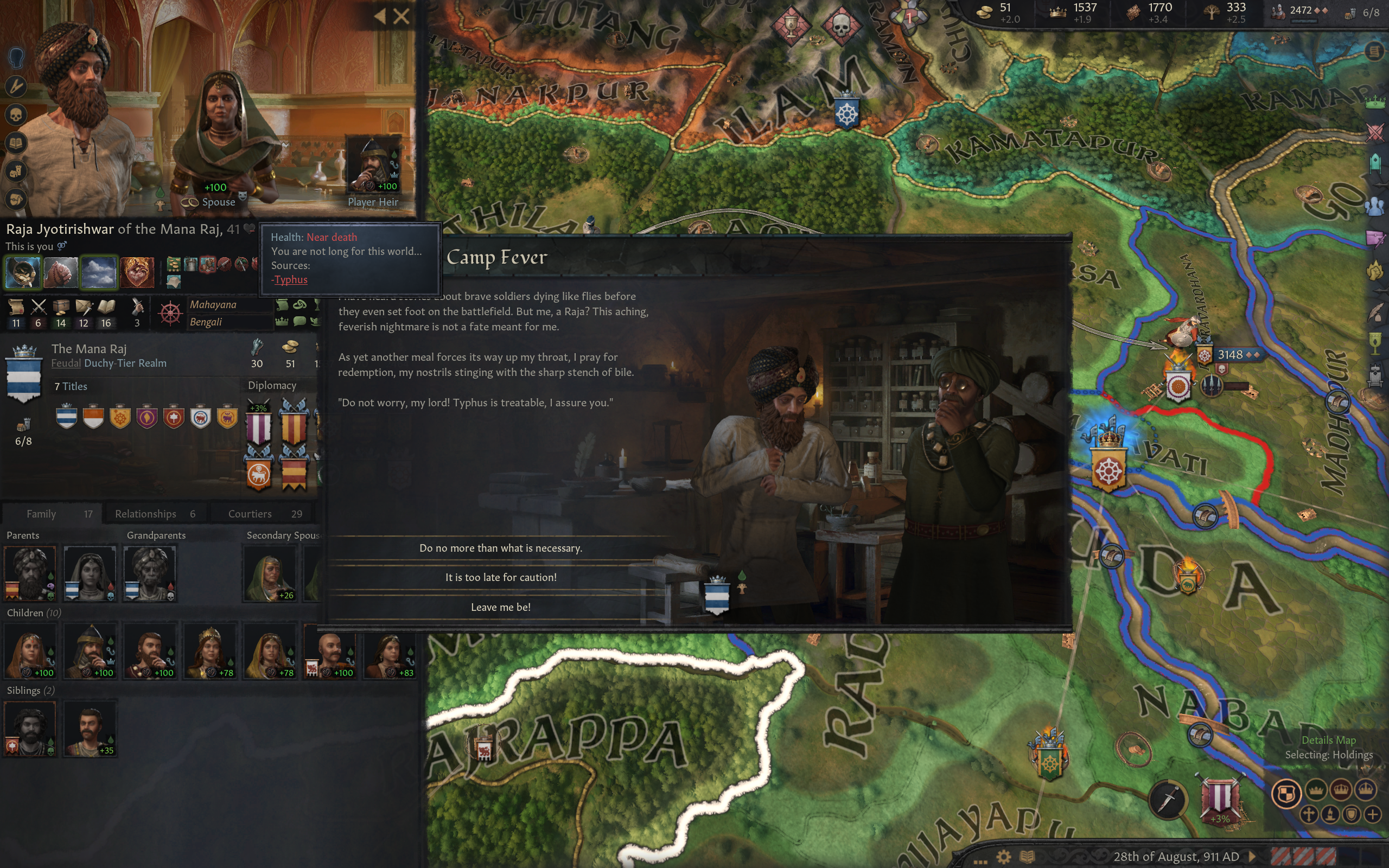Switch to the Relationships tab
This screenshot has height=868, width=1389.
click(x=155, y=514)
